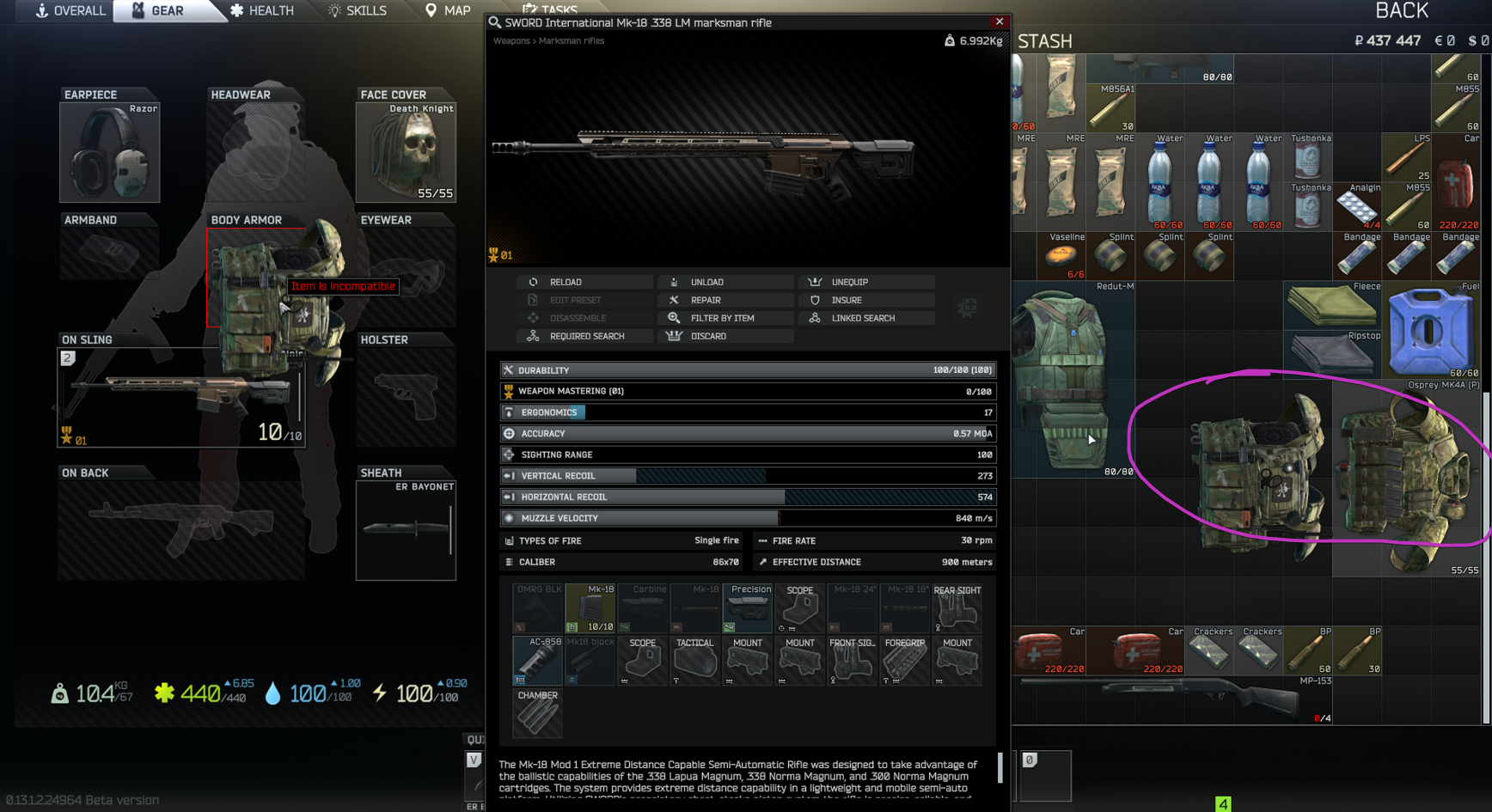Switch to the Skills tab
Viewport: 1492px width, 812px height.
coord(358,11)
